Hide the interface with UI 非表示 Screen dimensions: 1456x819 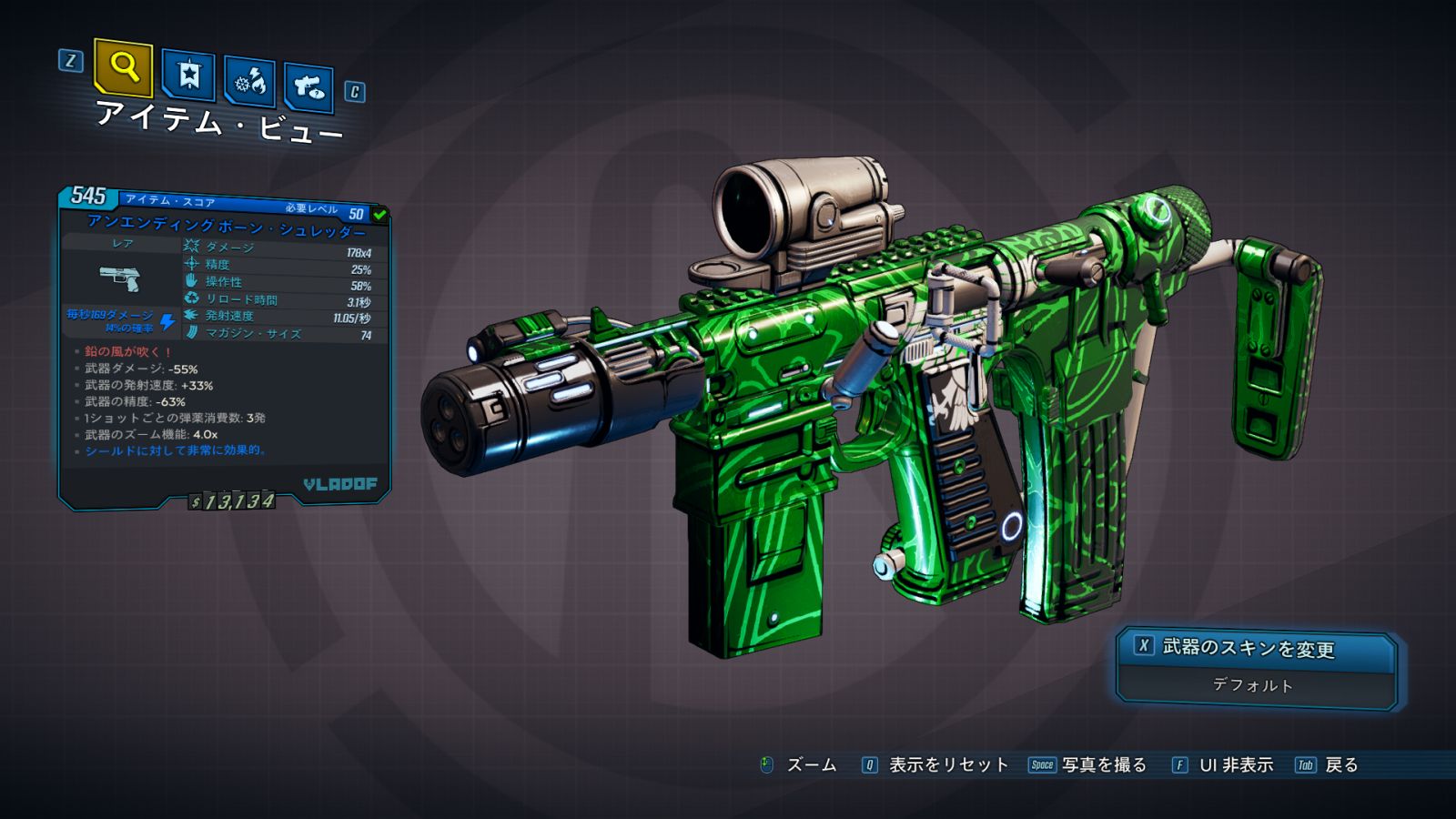click(1235, 765)
